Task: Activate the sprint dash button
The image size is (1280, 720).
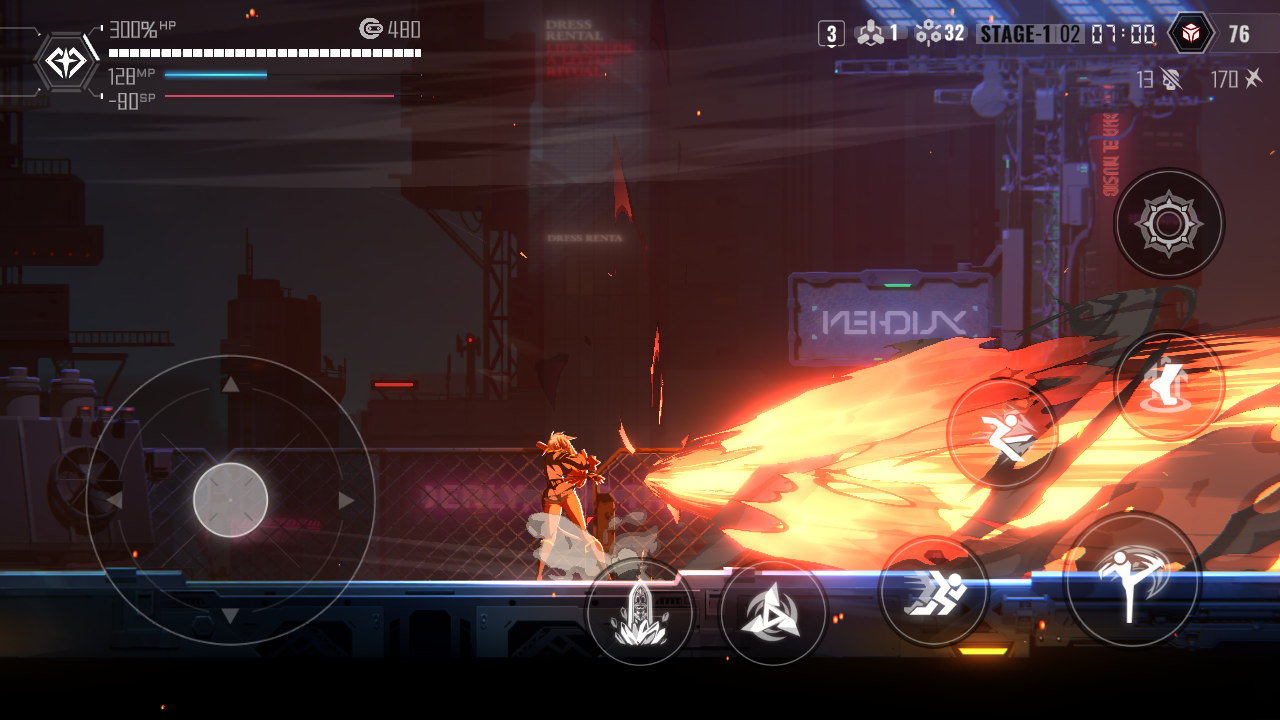Action: 934,591
